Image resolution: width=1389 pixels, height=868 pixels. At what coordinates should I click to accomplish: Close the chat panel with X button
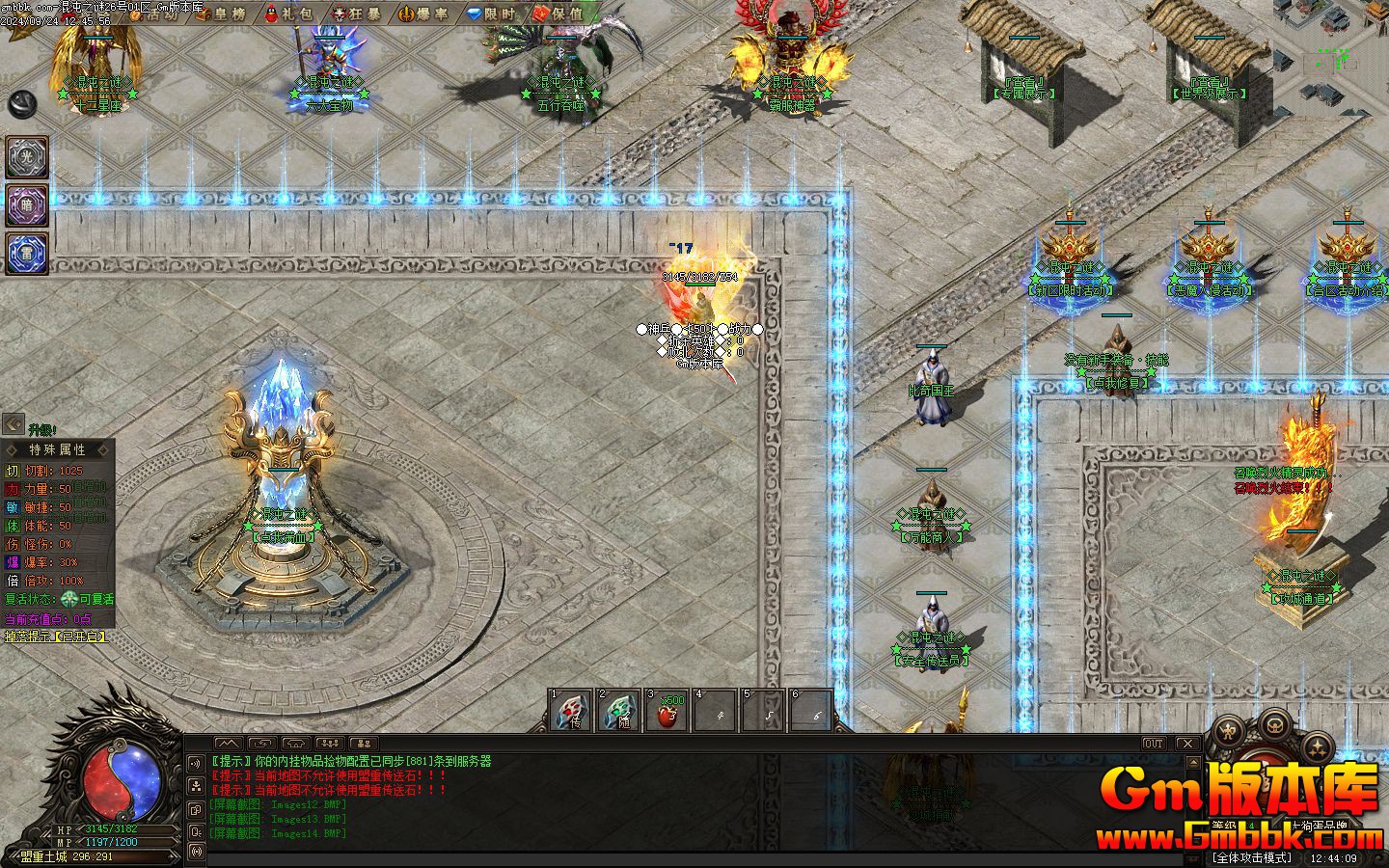pos(1186,744)
